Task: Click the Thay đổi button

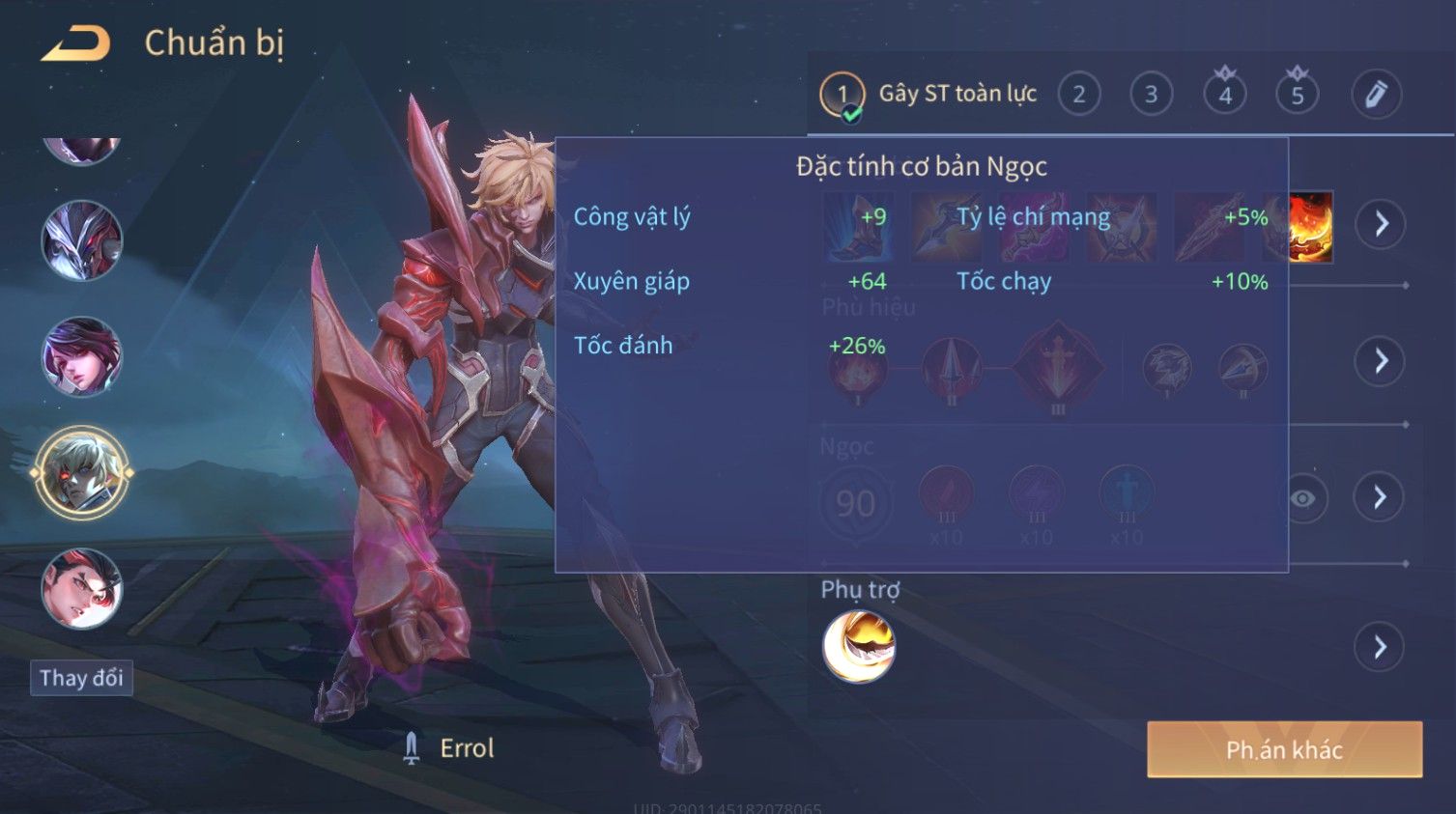Action: click(x=81, y=678)
